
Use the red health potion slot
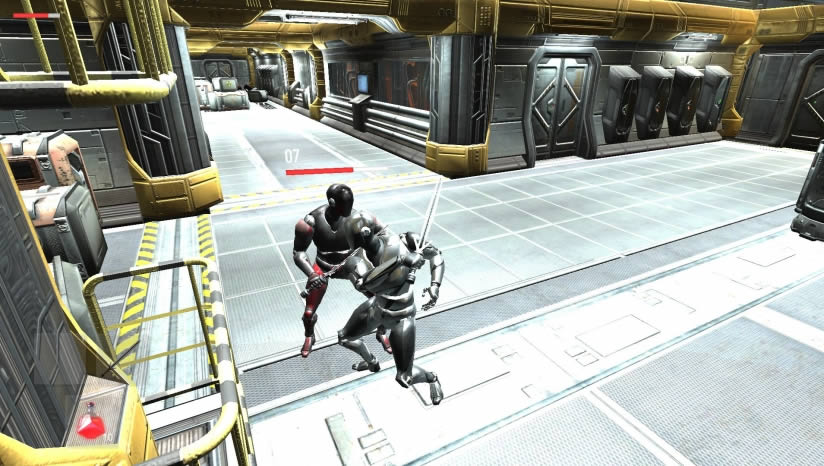91,422
